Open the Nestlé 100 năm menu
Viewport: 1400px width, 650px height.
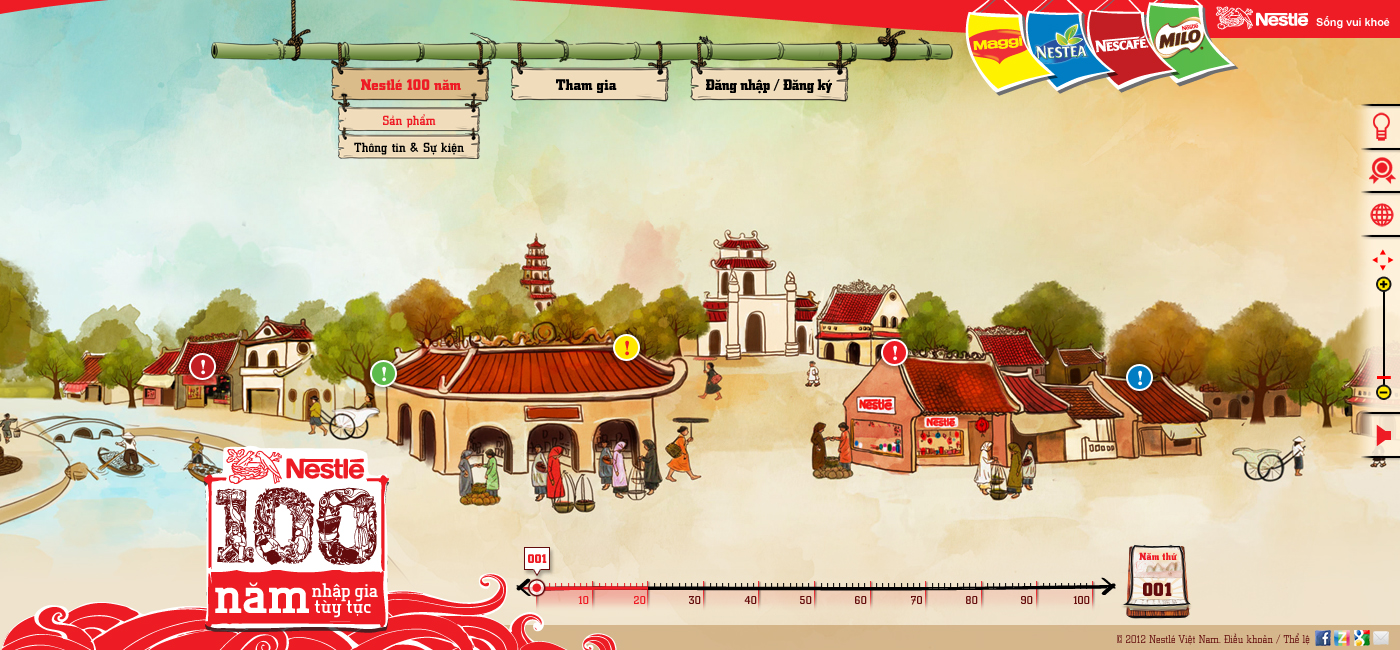coord(410,85)
